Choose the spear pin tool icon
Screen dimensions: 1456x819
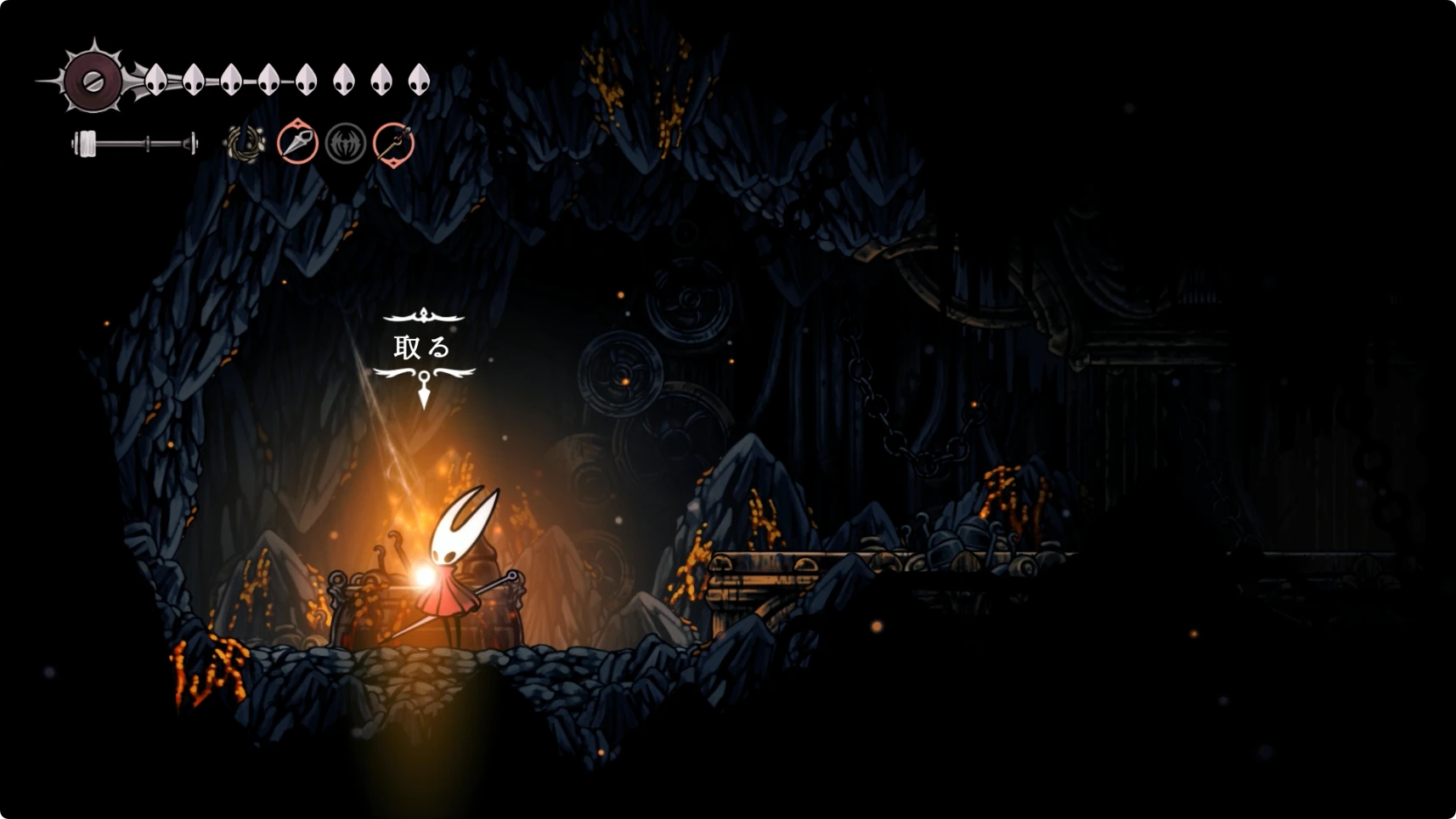tap(393, 143)
